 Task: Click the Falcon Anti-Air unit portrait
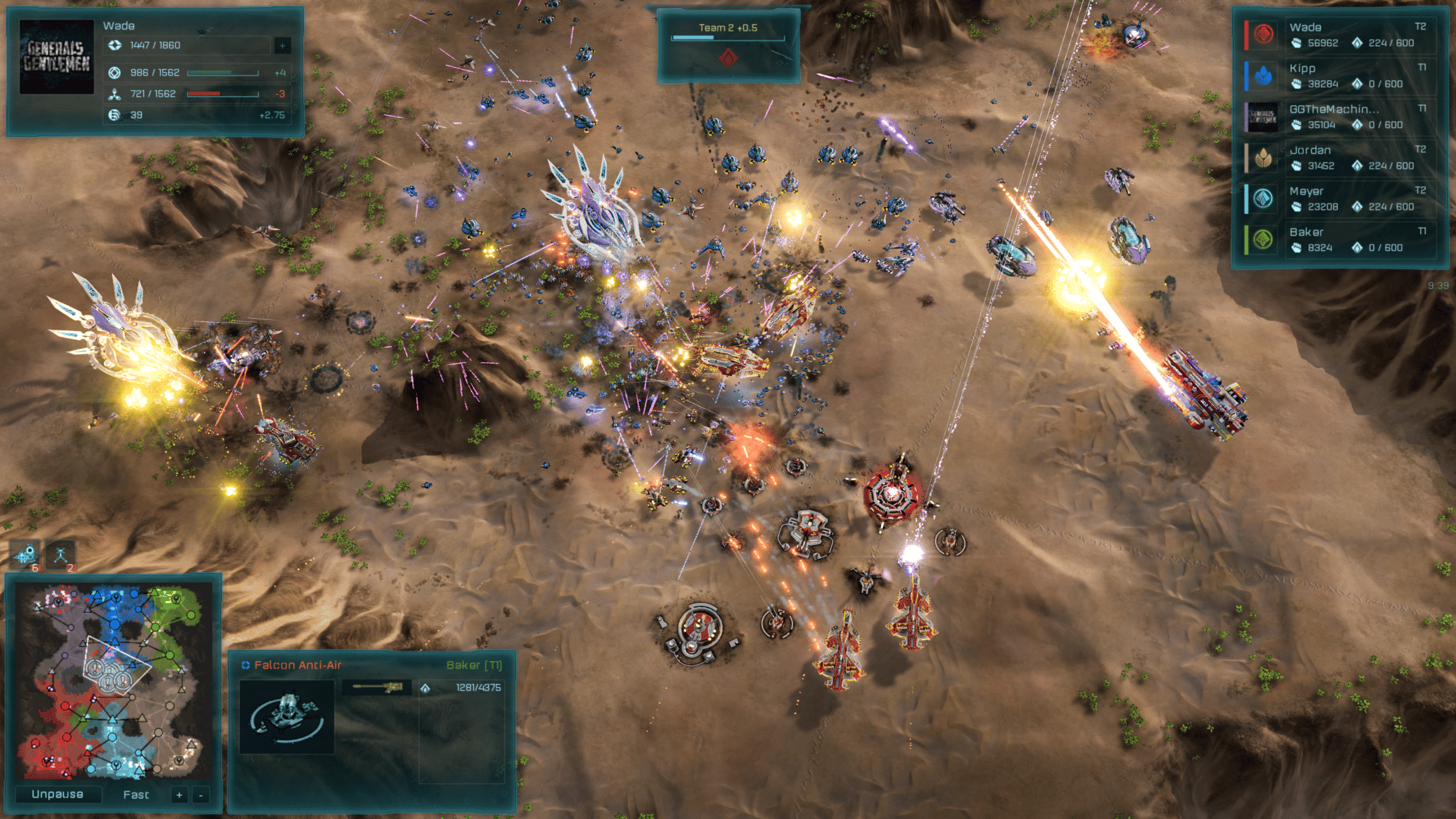click(x=286, y=716)
